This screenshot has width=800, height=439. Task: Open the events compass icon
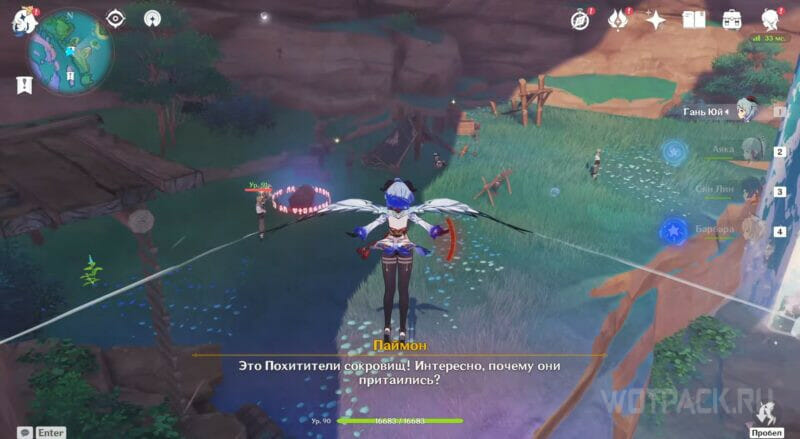click(x=582, y=19)
